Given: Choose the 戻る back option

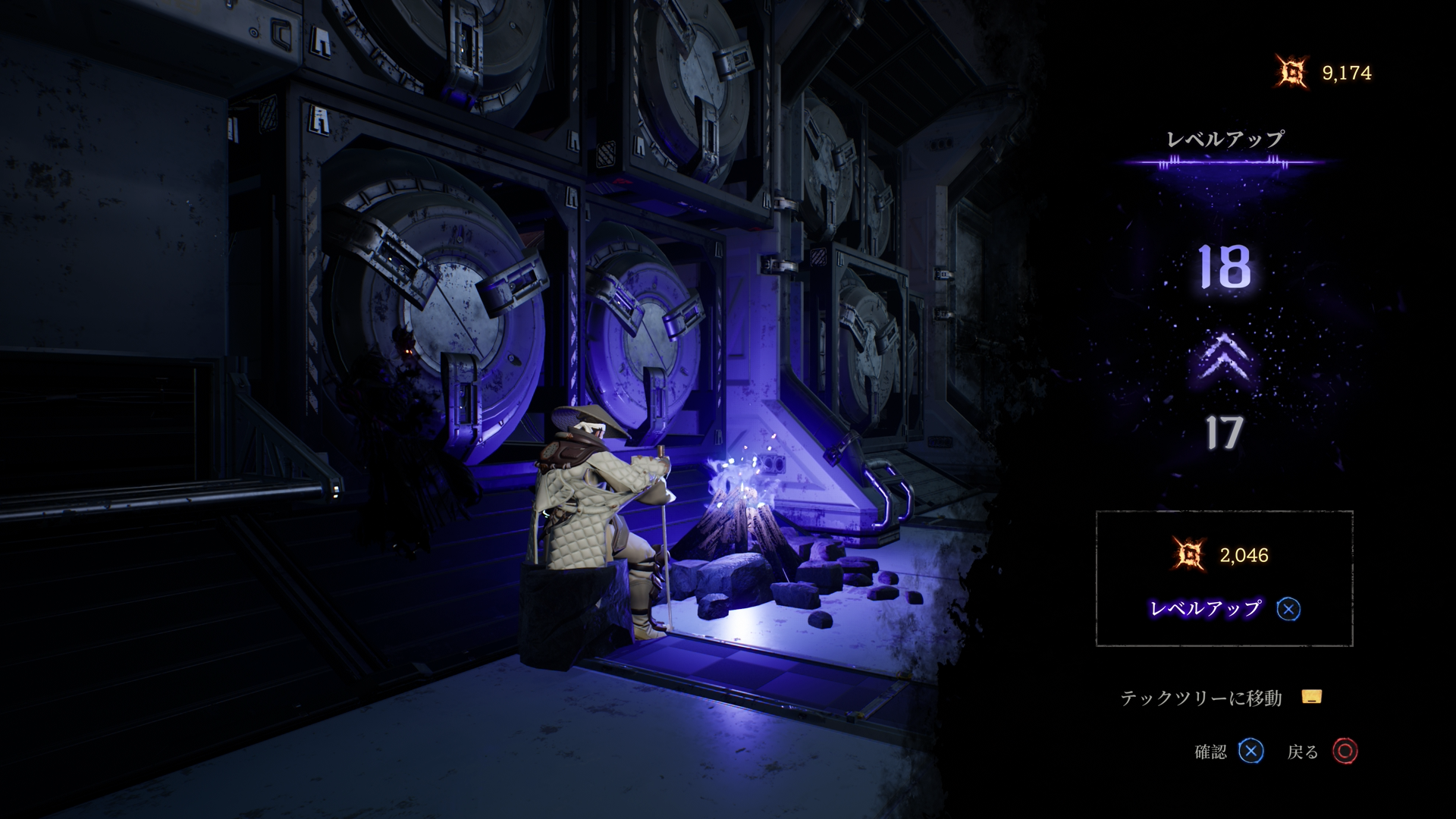Looking at the screenshot, I should click(1322, 752).
